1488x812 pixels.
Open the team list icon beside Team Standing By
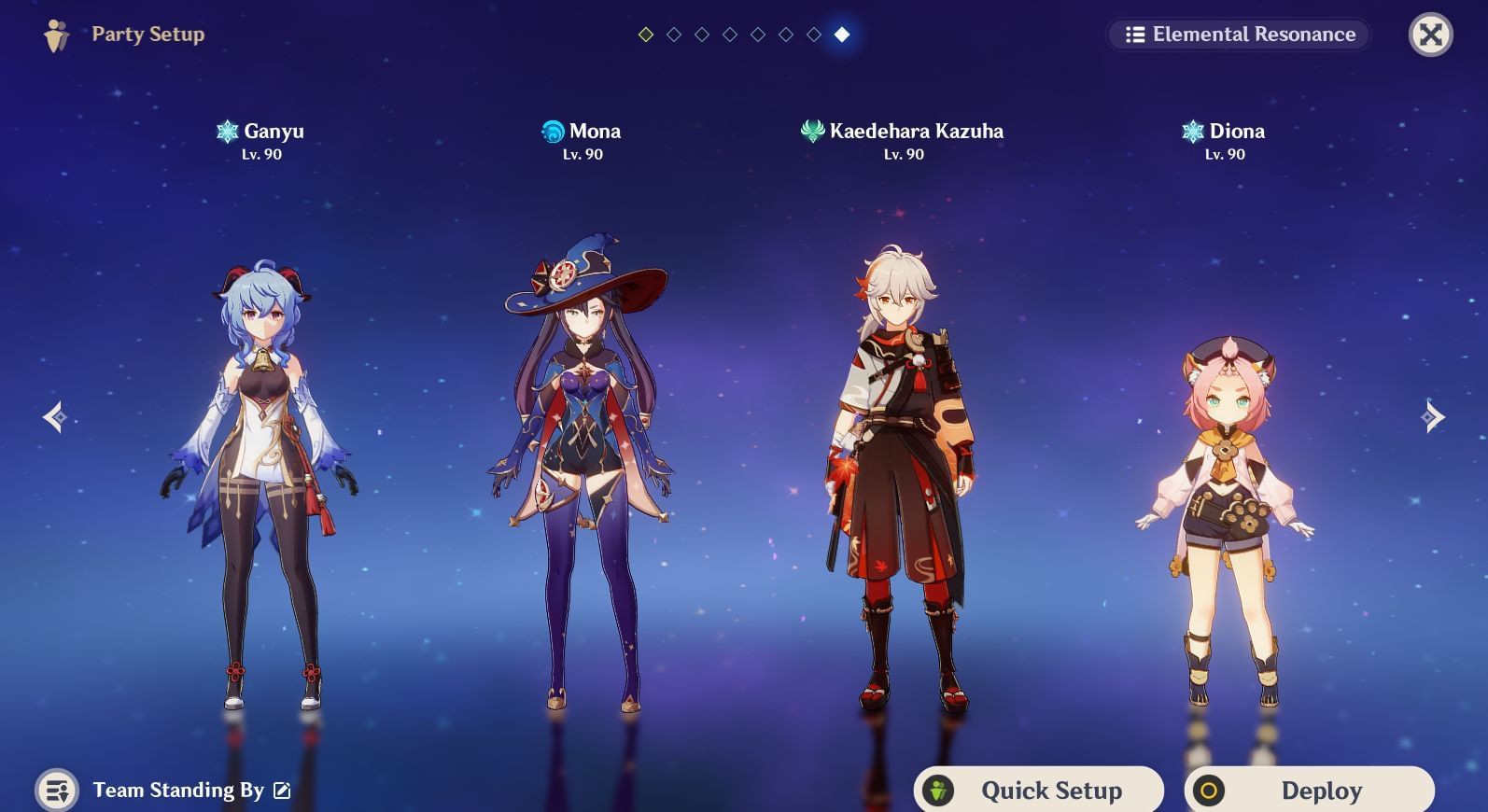click(x=57, y=791)
